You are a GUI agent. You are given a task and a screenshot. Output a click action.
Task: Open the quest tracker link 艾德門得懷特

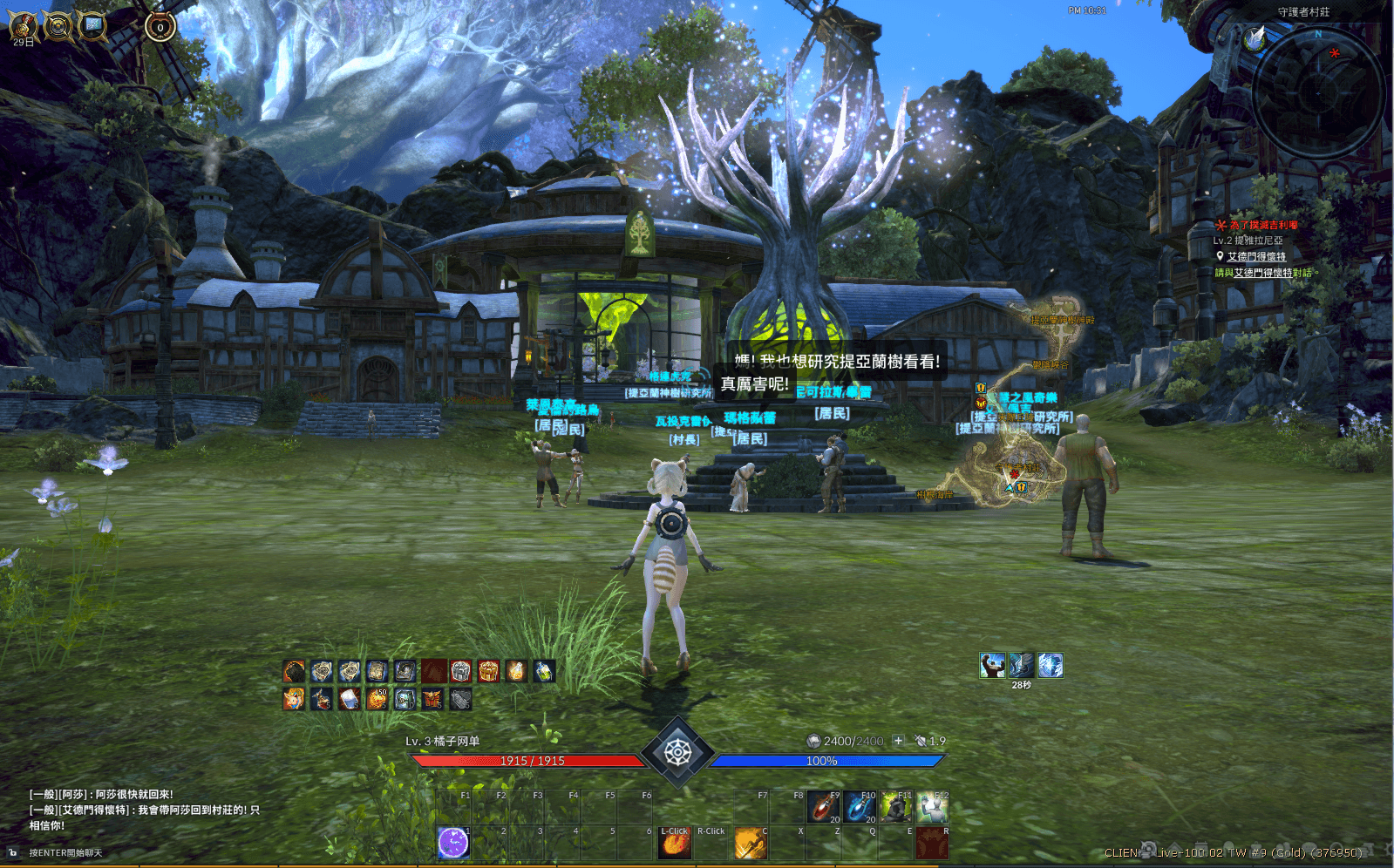coord(1256,256)
